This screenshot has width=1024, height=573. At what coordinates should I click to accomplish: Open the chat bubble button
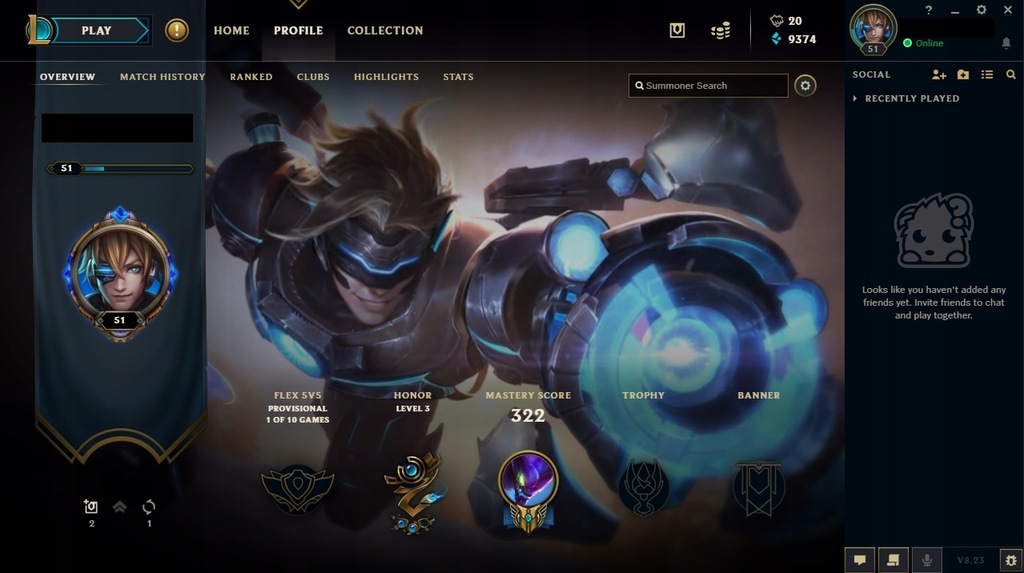pos(859,560)
